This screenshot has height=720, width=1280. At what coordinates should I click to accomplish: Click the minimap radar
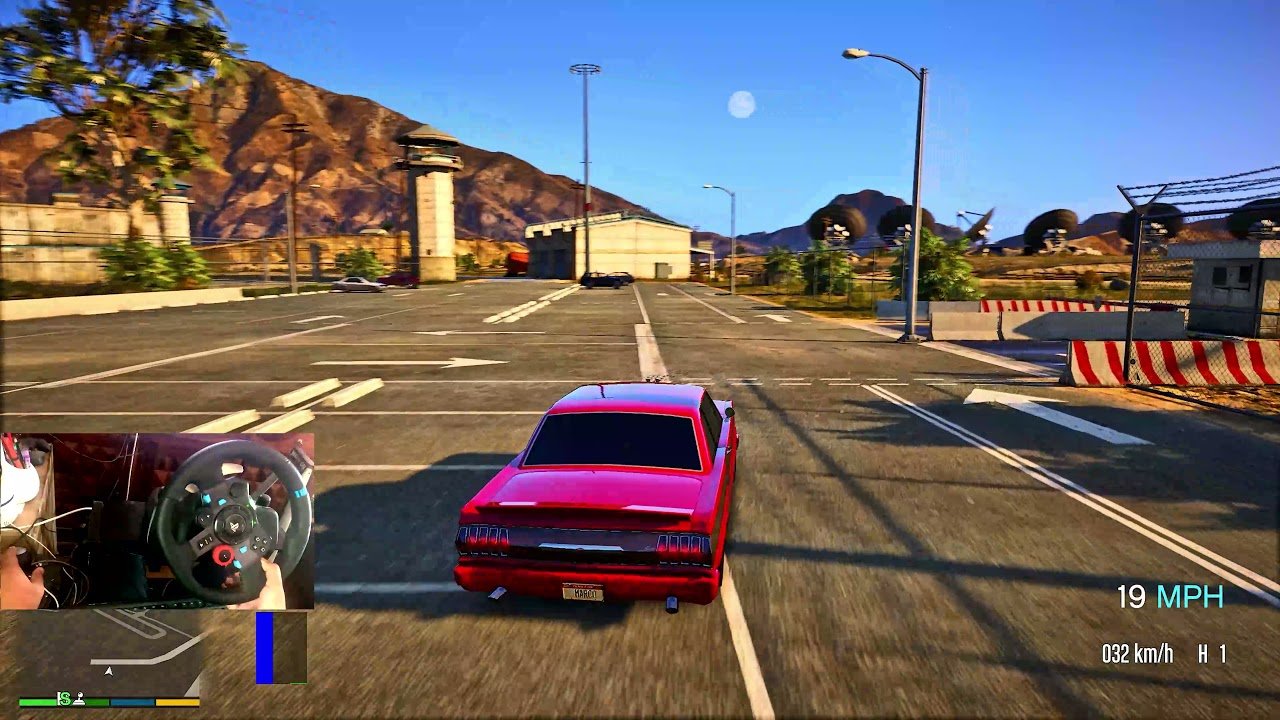(x=105, y=652)
